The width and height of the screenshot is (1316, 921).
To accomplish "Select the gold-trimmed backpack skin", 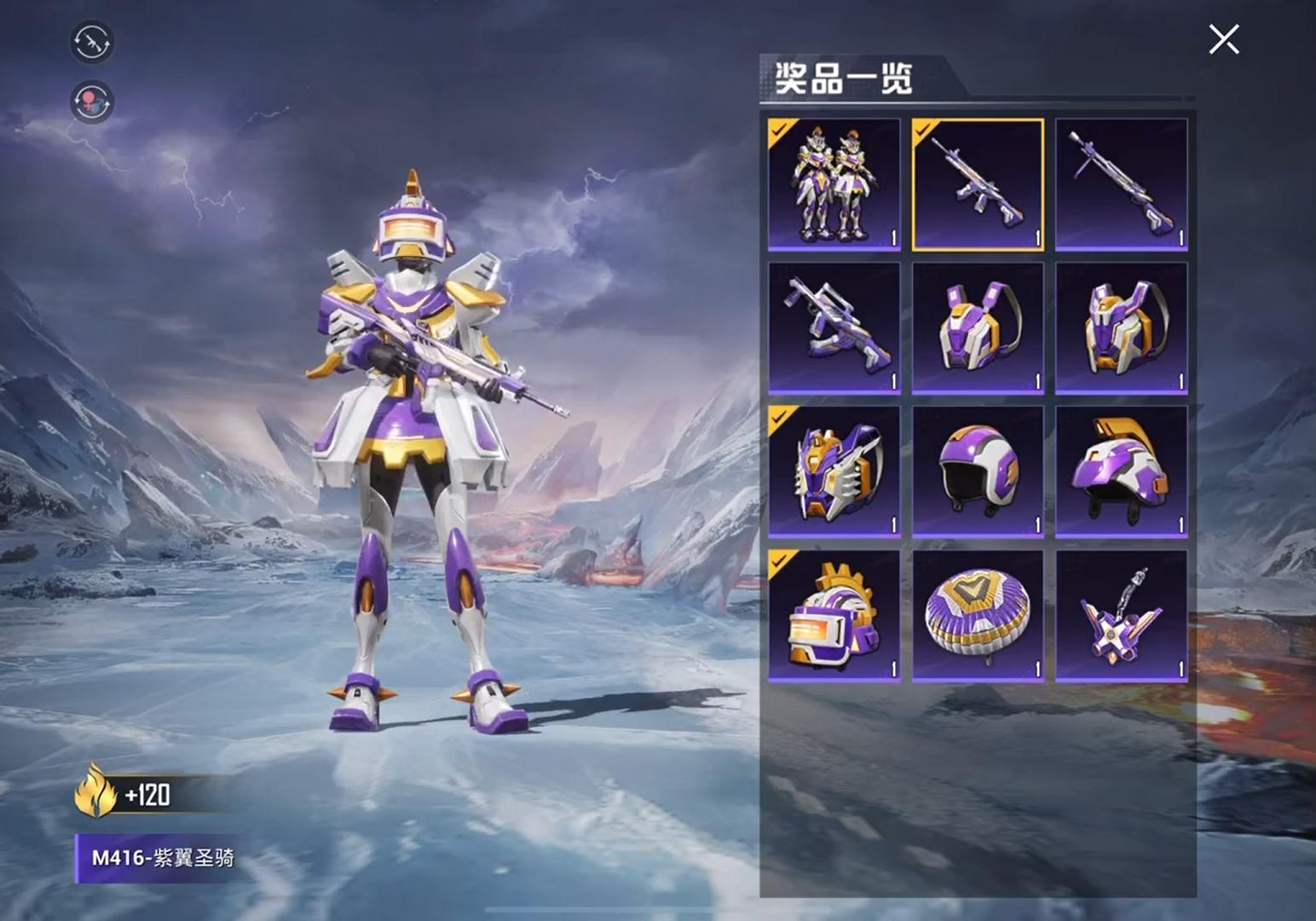I will 1123,328.
